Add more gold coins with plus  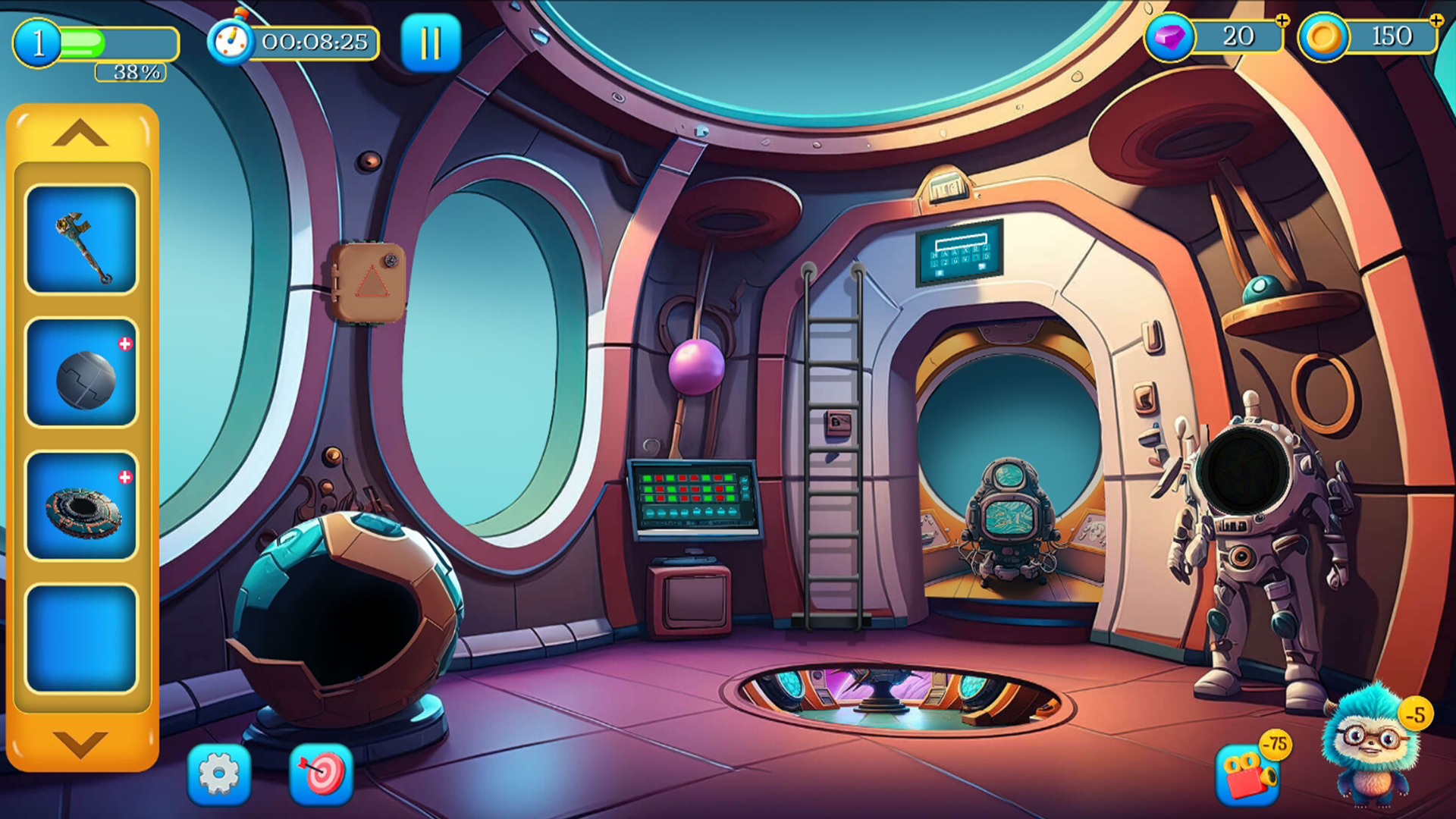point(1436,21)
